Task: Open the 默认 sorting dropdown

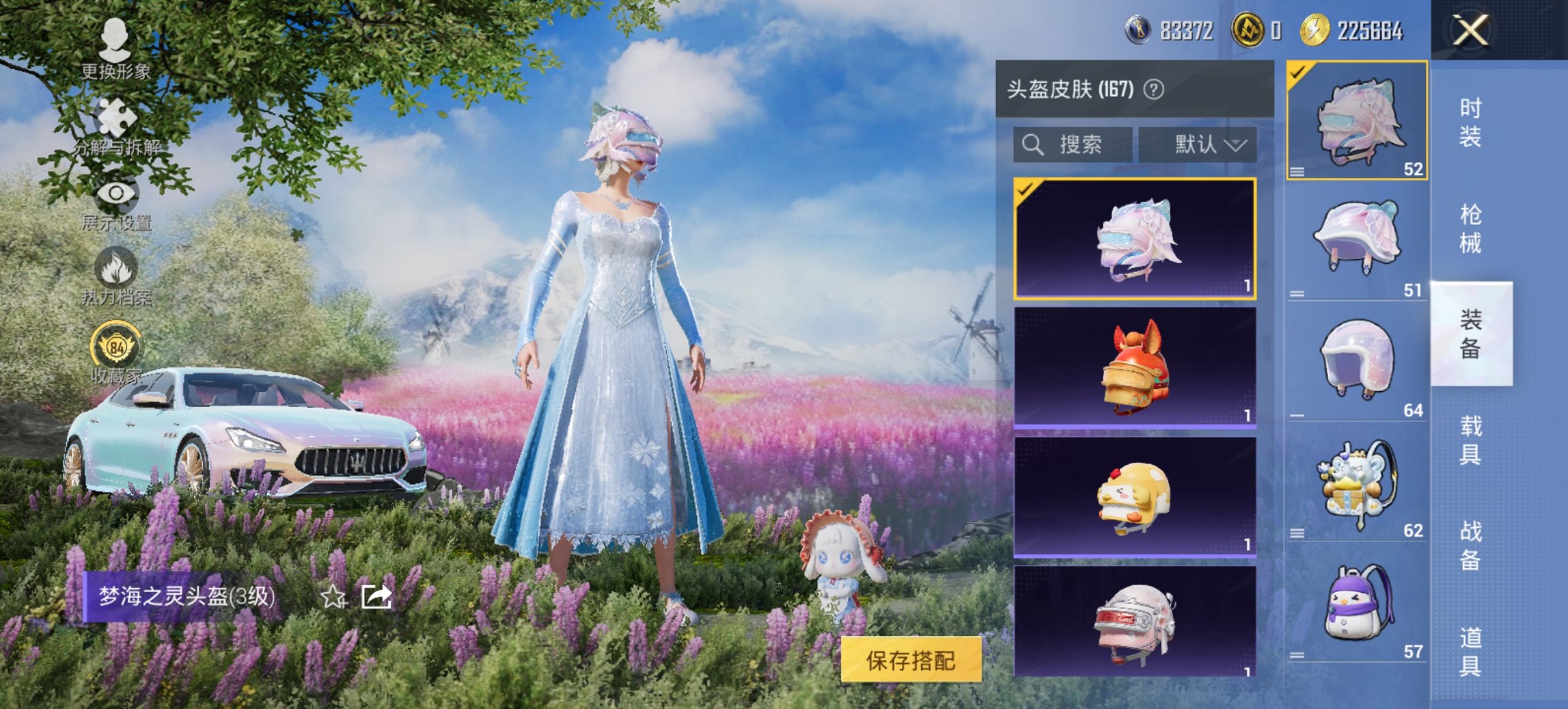Action: [1199, 146]
